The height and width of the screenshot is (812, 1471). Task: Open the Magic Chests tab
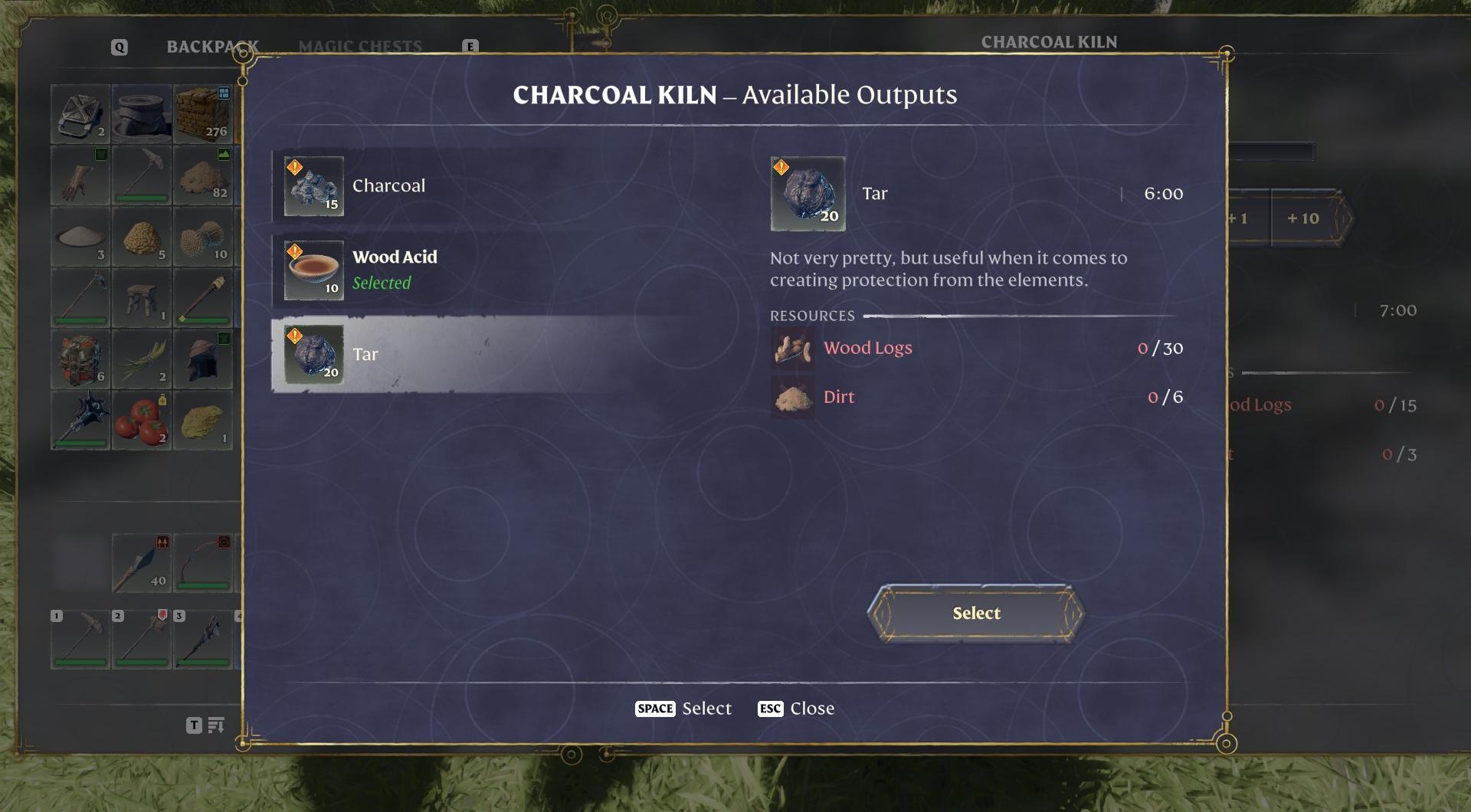pyautogui.click(x=360, y=47)
